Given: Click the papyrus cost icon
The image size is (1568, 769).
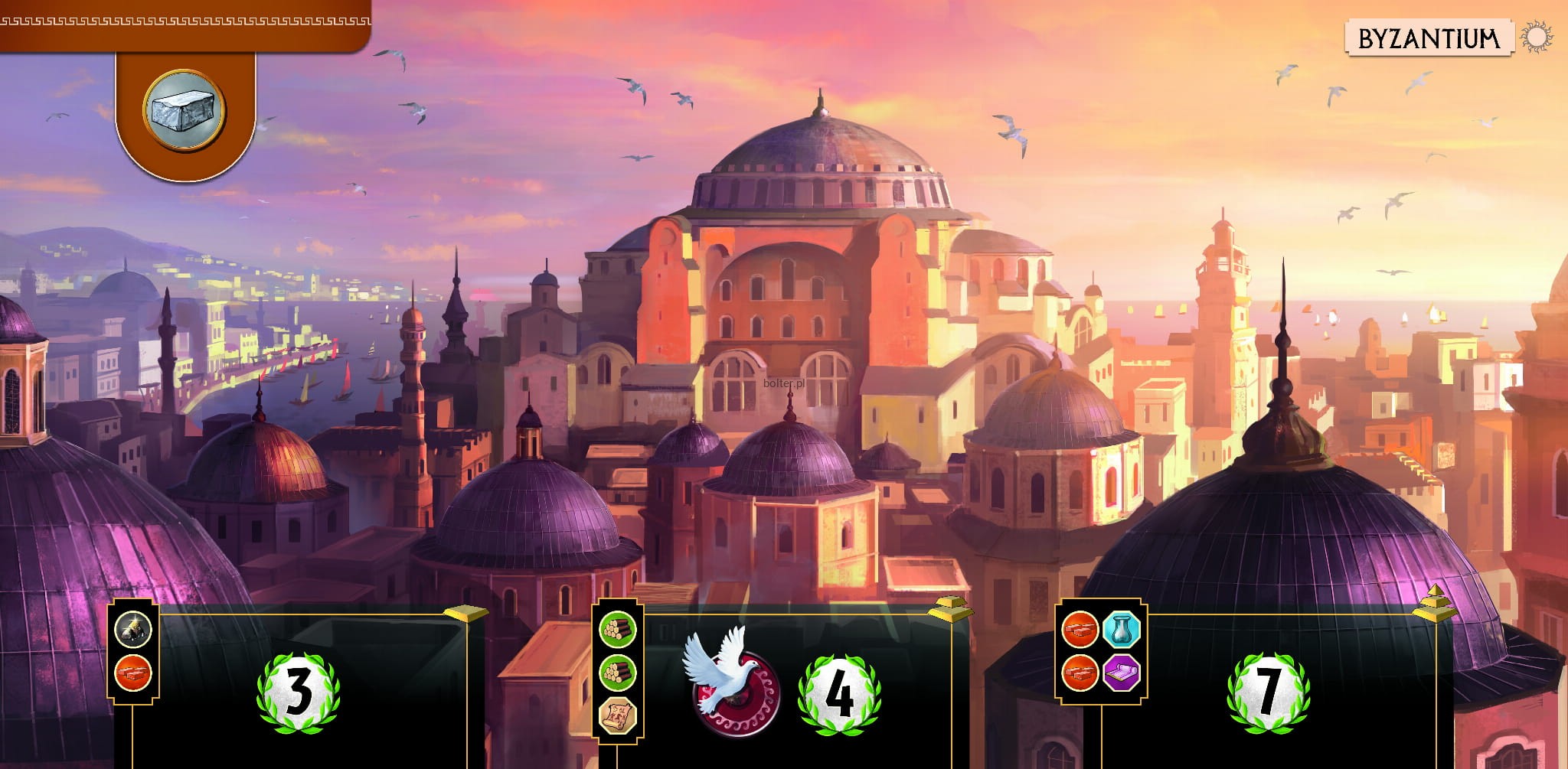Looking at the screenshot, I should (x=617, y=717).
